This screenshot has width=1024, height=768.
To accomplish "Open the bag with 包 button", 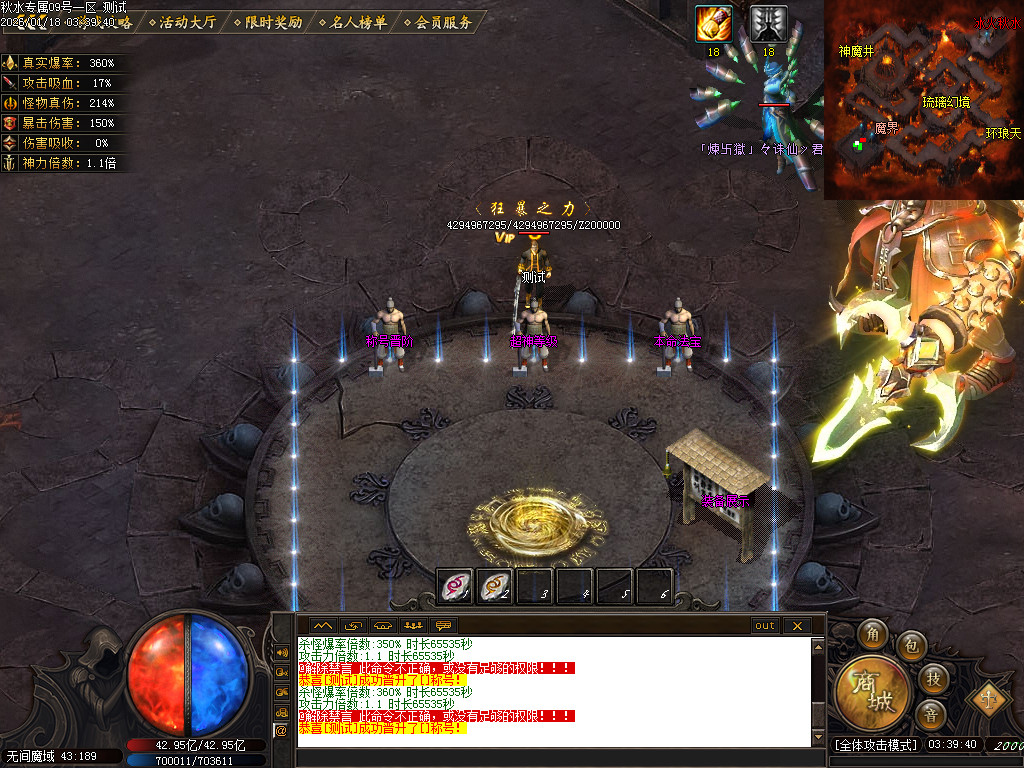I will click(x=910, y=644).
